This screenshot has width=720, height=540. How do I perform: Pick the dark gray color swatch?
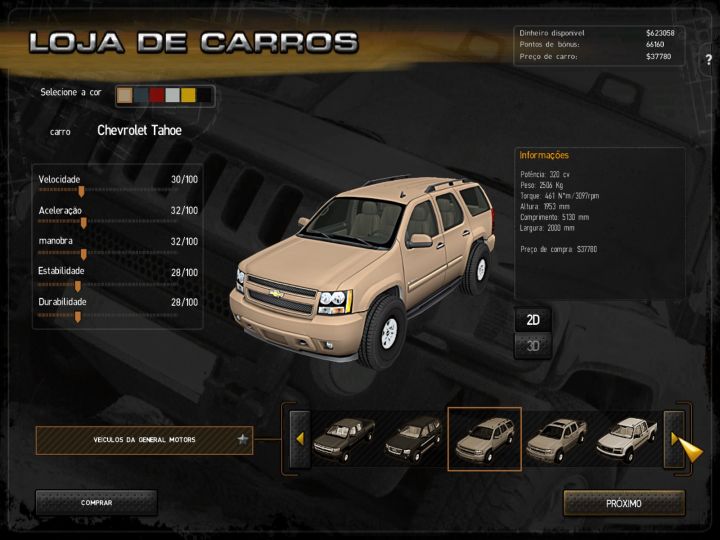(x=141, y=95)
